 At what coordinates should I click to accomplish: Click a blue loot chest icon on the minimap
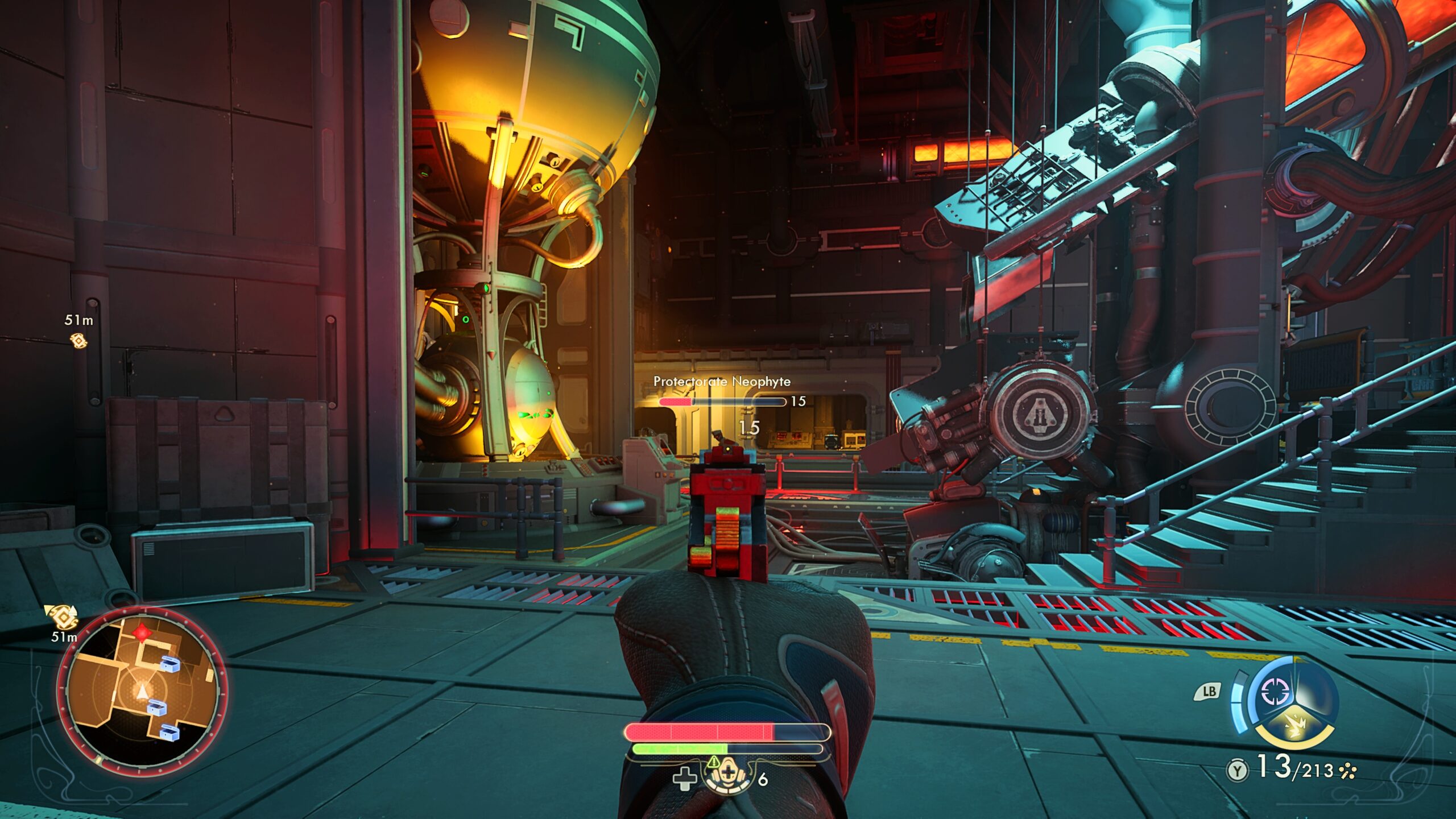pyautogui.click(x=170, y=665)
